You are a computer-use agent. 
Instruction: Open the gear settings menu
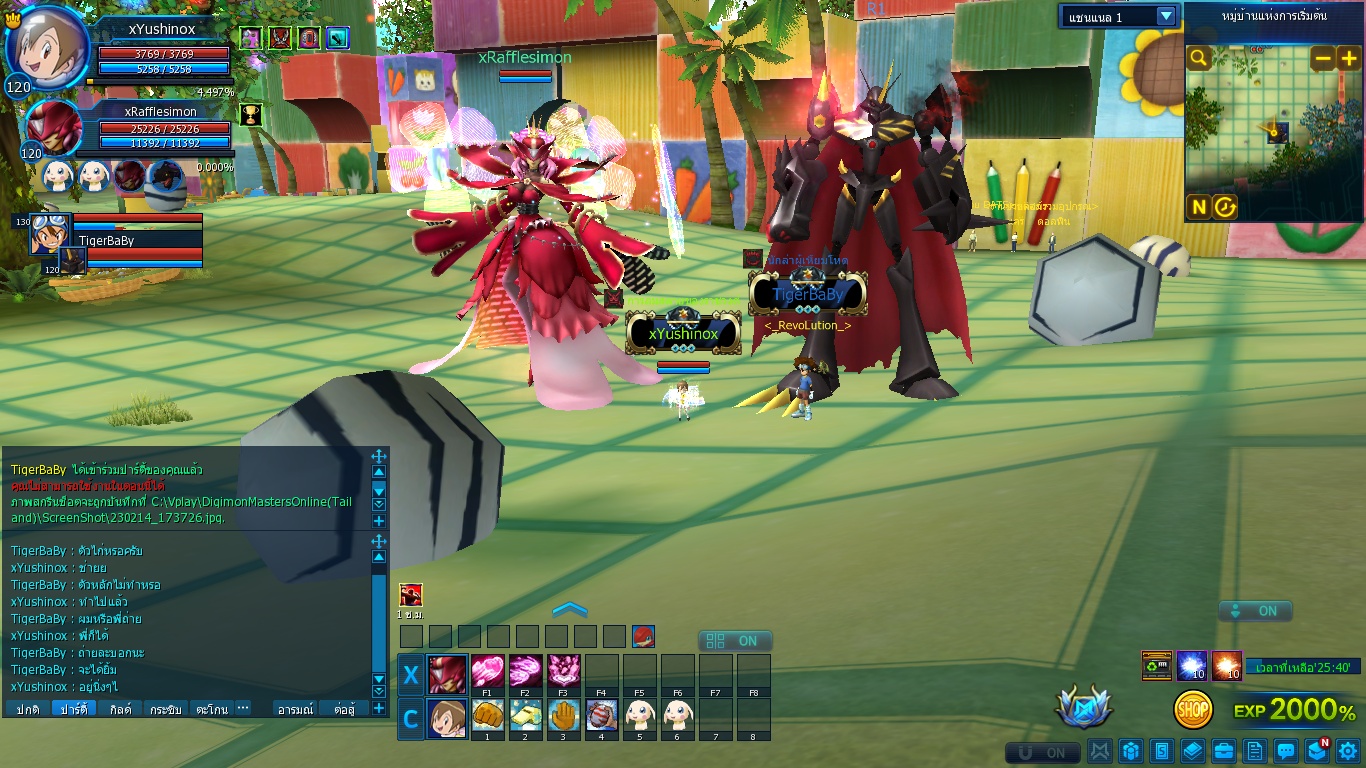point(1348,750)
